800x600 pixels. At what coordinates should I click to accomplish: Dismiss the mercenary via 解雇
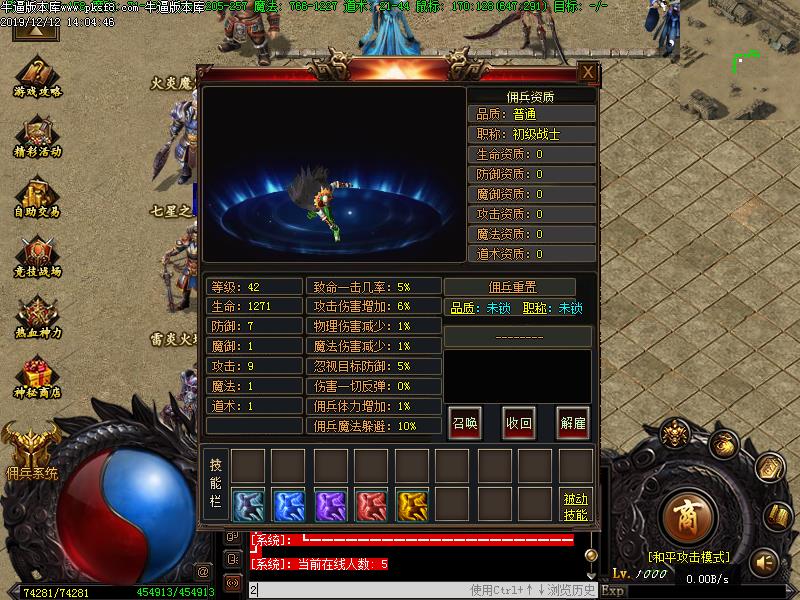pos(572,422)
